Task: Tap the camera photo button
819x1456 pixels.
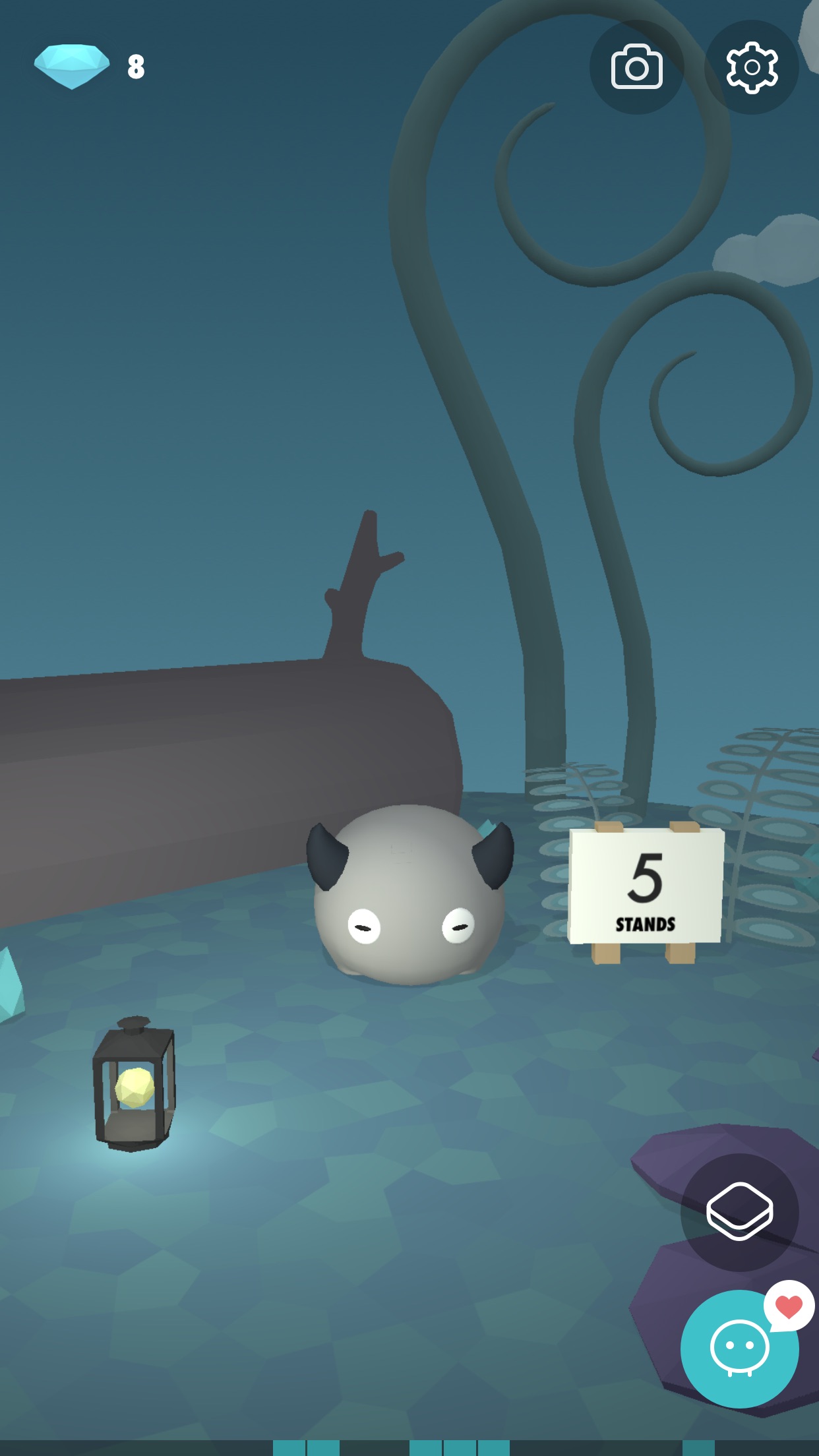Action: [636, 67]
